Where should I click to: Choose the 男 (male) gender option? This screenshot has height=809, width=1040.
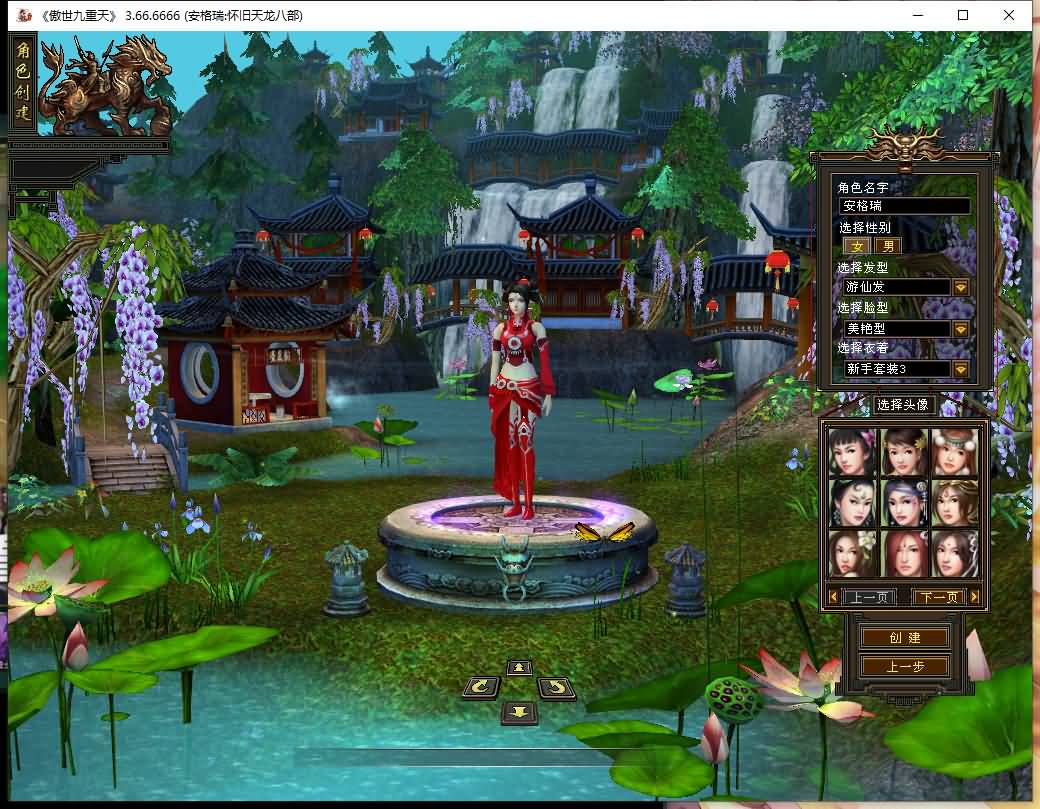click(x=887, y=246)
